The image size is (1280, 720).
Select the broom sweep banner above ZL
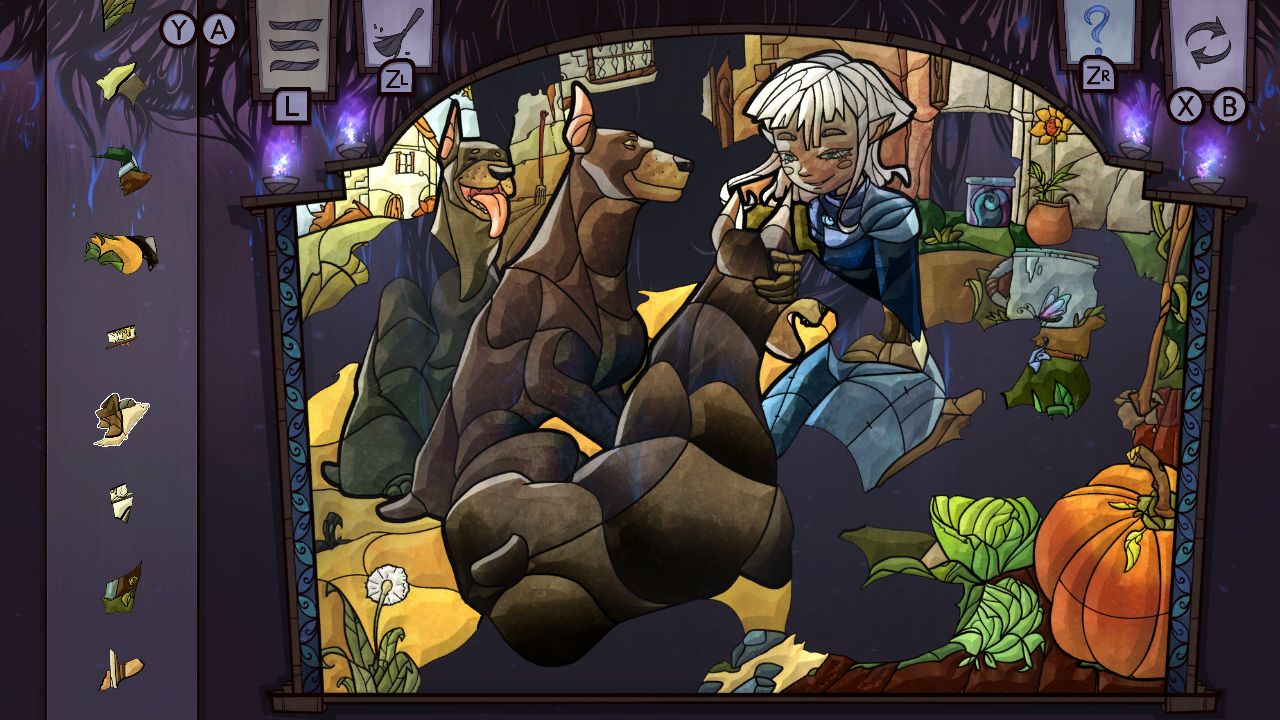[398, 35]
